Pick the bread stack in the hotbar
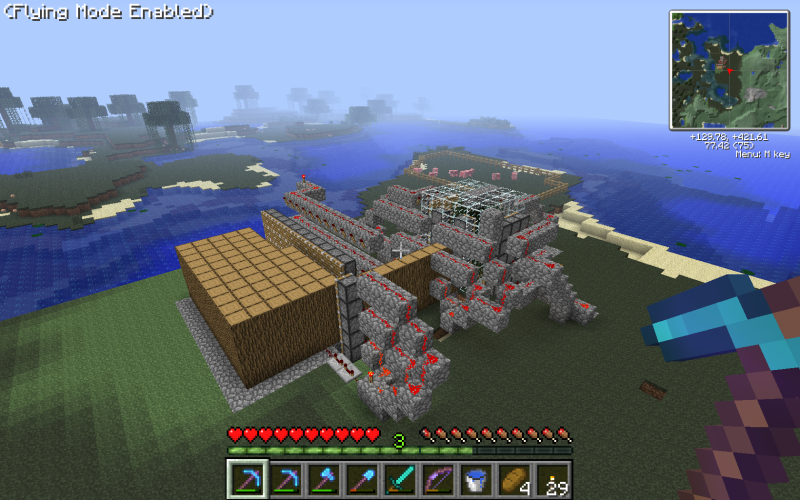The height and width of the screenshot is (500, 800). tap(514, 479)
